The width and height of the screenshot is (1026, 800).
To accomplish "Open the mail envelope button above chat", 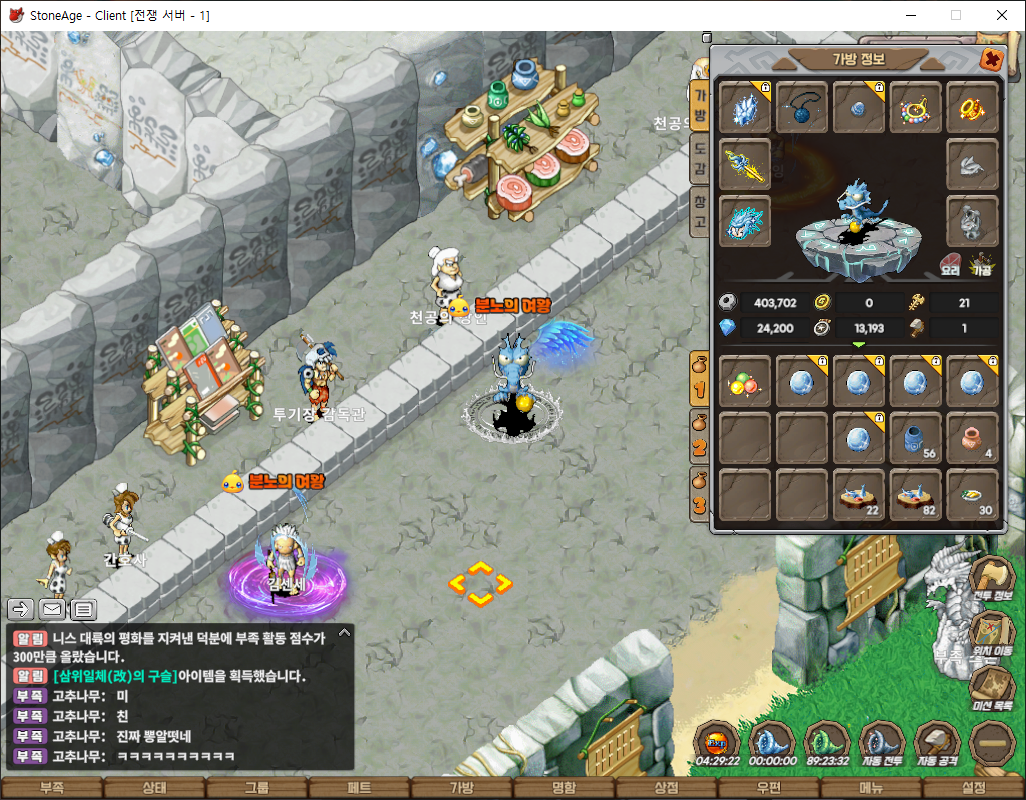I will coord(52,608).
